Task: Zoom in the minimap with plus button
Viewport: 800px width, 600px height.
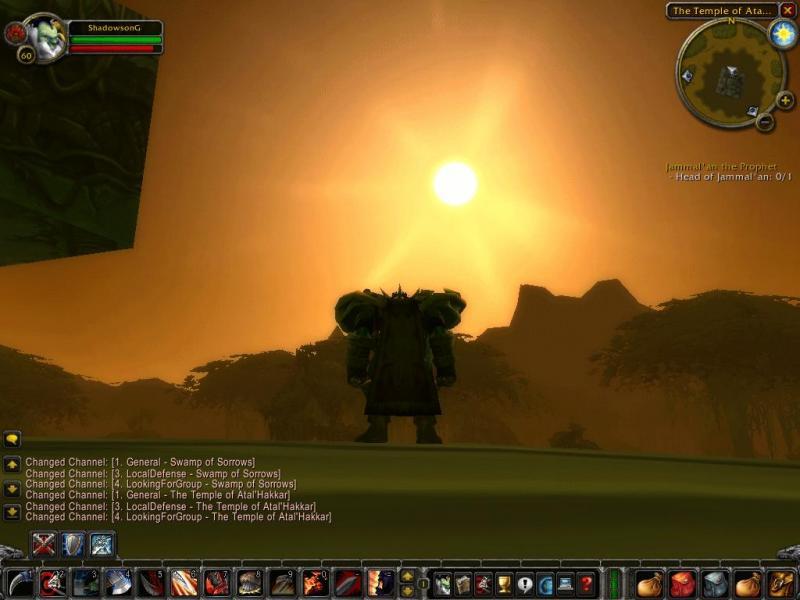Action: (784, 100)
